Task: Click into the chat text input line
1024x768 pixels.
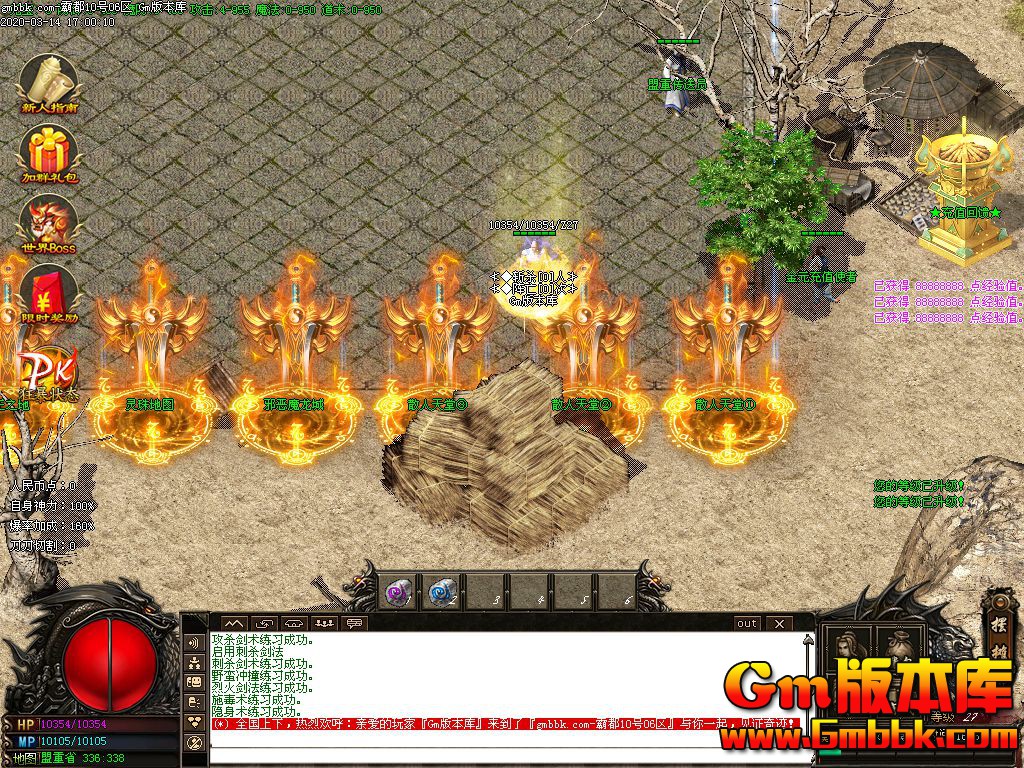Action: pos(500,750)
